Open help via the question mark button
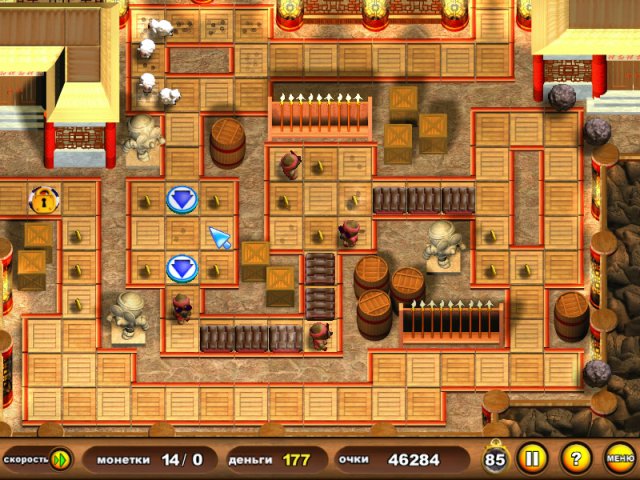The height and width of the screenshot is (480, 640). coord(575,460)
